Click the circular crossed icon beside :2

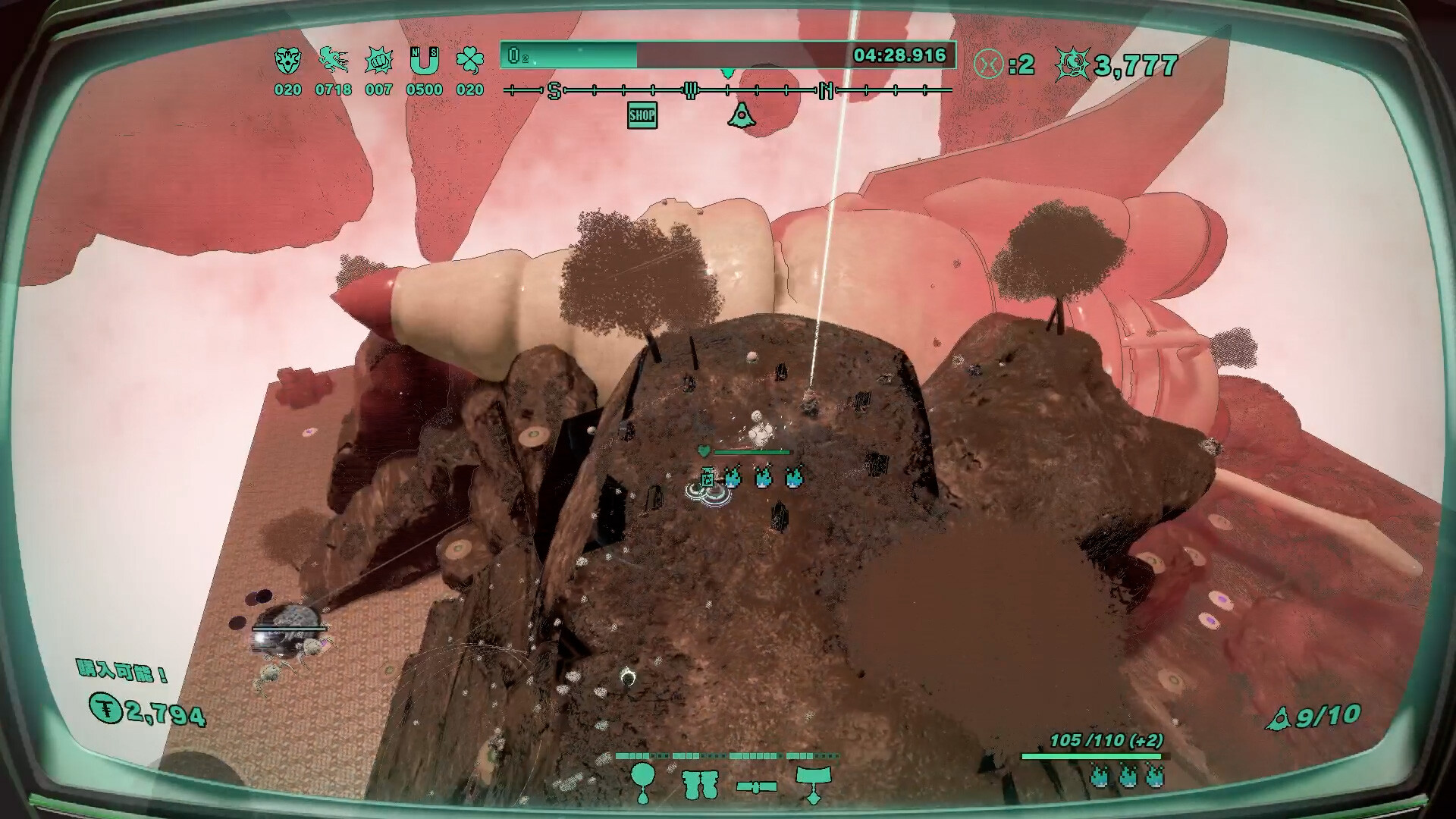(988, 64)
